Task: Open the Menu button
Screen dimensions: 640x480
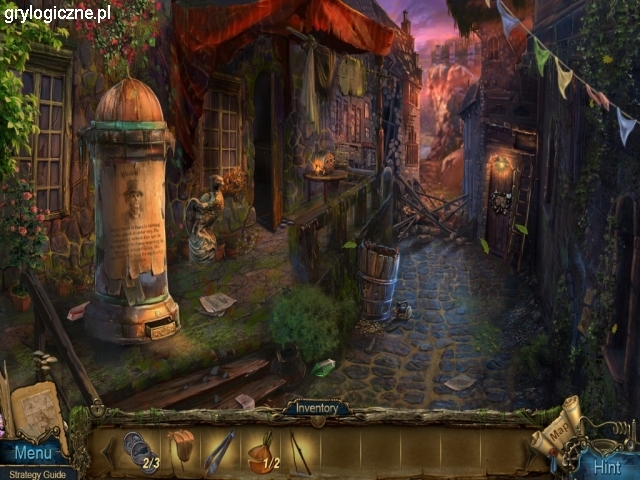Action: [33, 454]
